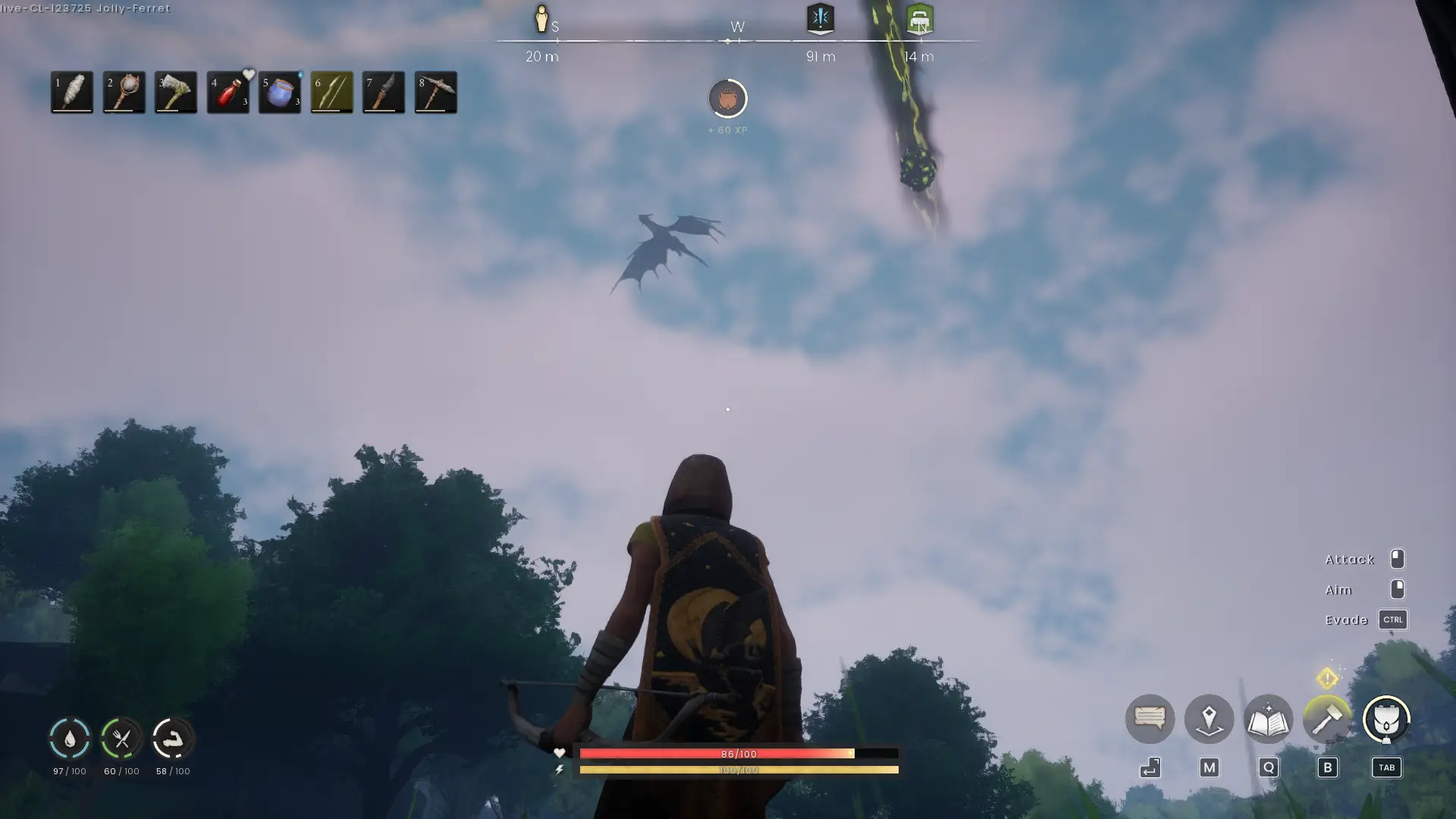Open the map with the waypoint marker icon
Viewport: 1456px width, 819px height.
click(x=1209, y=718)
